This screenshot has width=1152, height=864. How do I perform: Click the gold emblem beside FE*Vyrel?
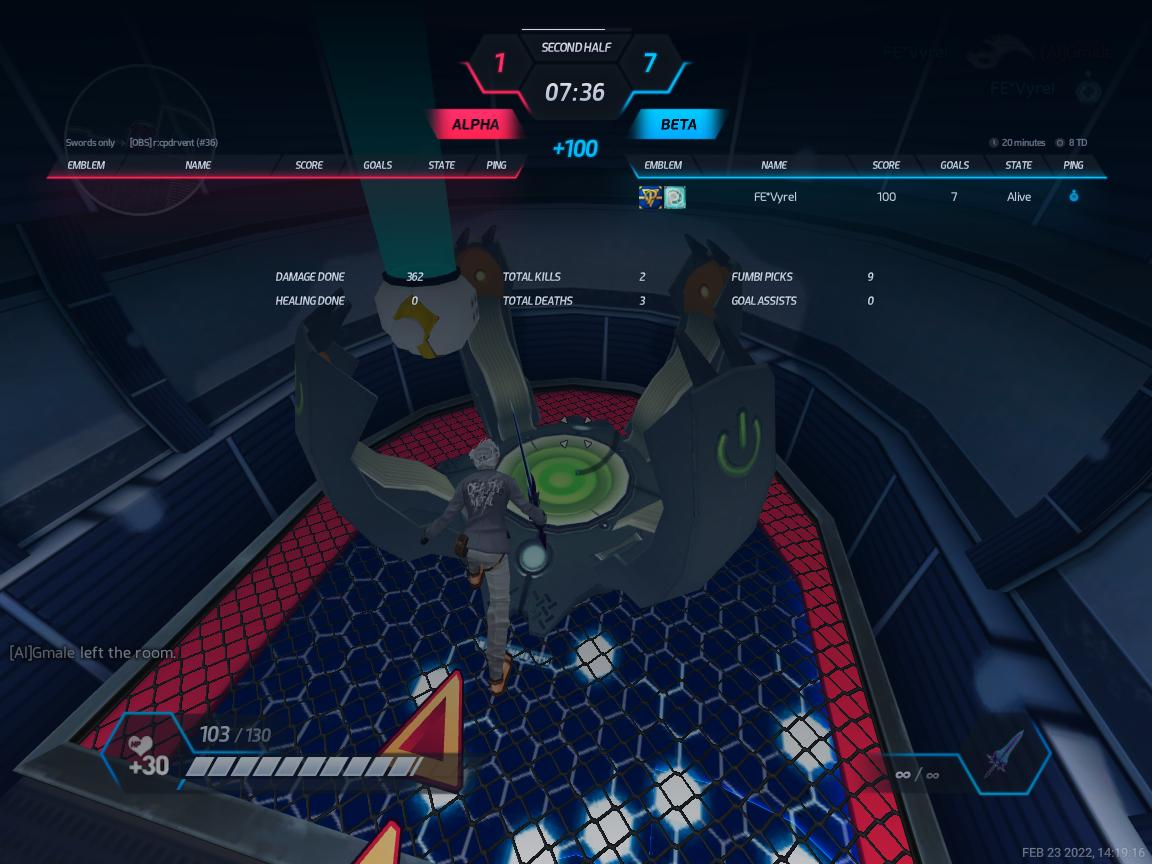click(x=650, y=197)
